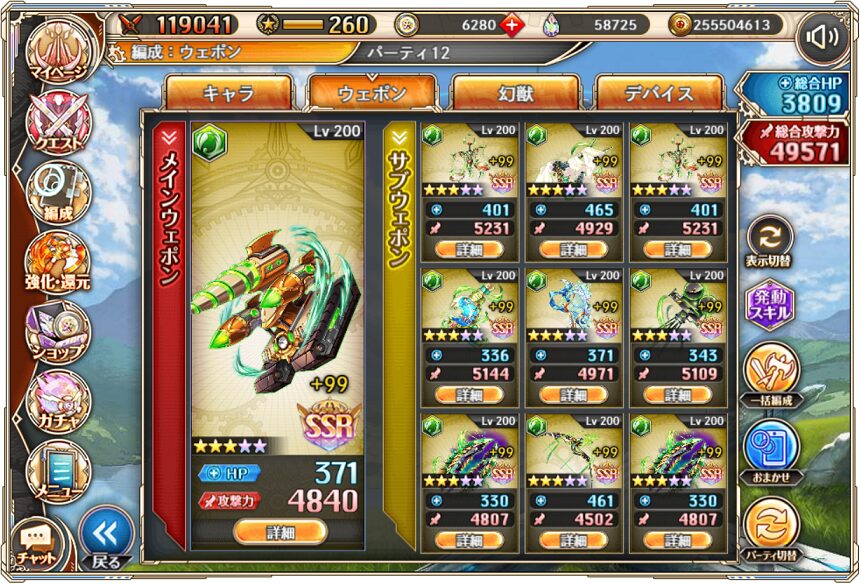Select the ウェポン tab
The image size is (861, 584).
pyautogui.click(x=372, y=93)
